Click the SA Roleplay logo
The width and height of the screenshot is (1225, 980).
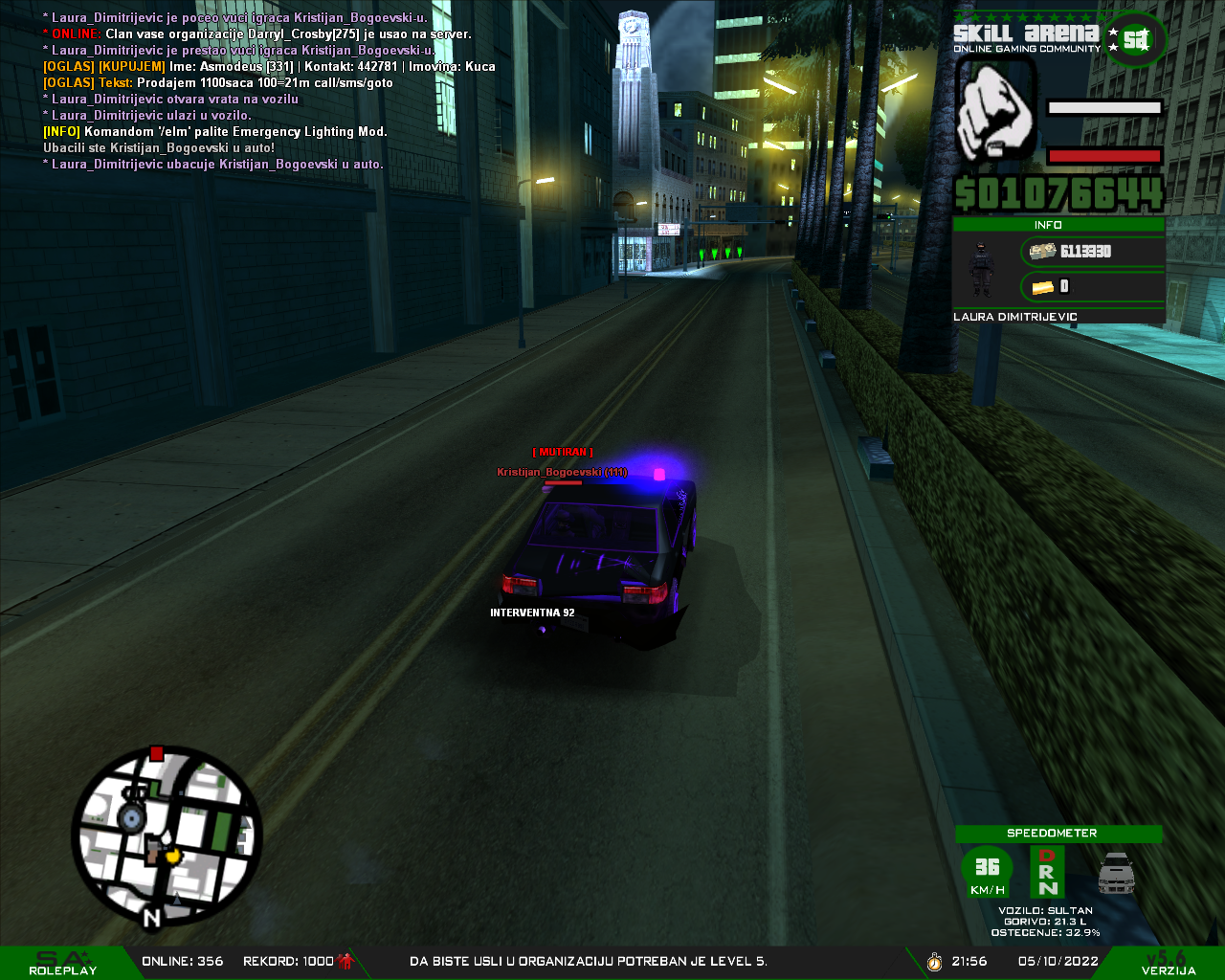click(x=63, y=962)
